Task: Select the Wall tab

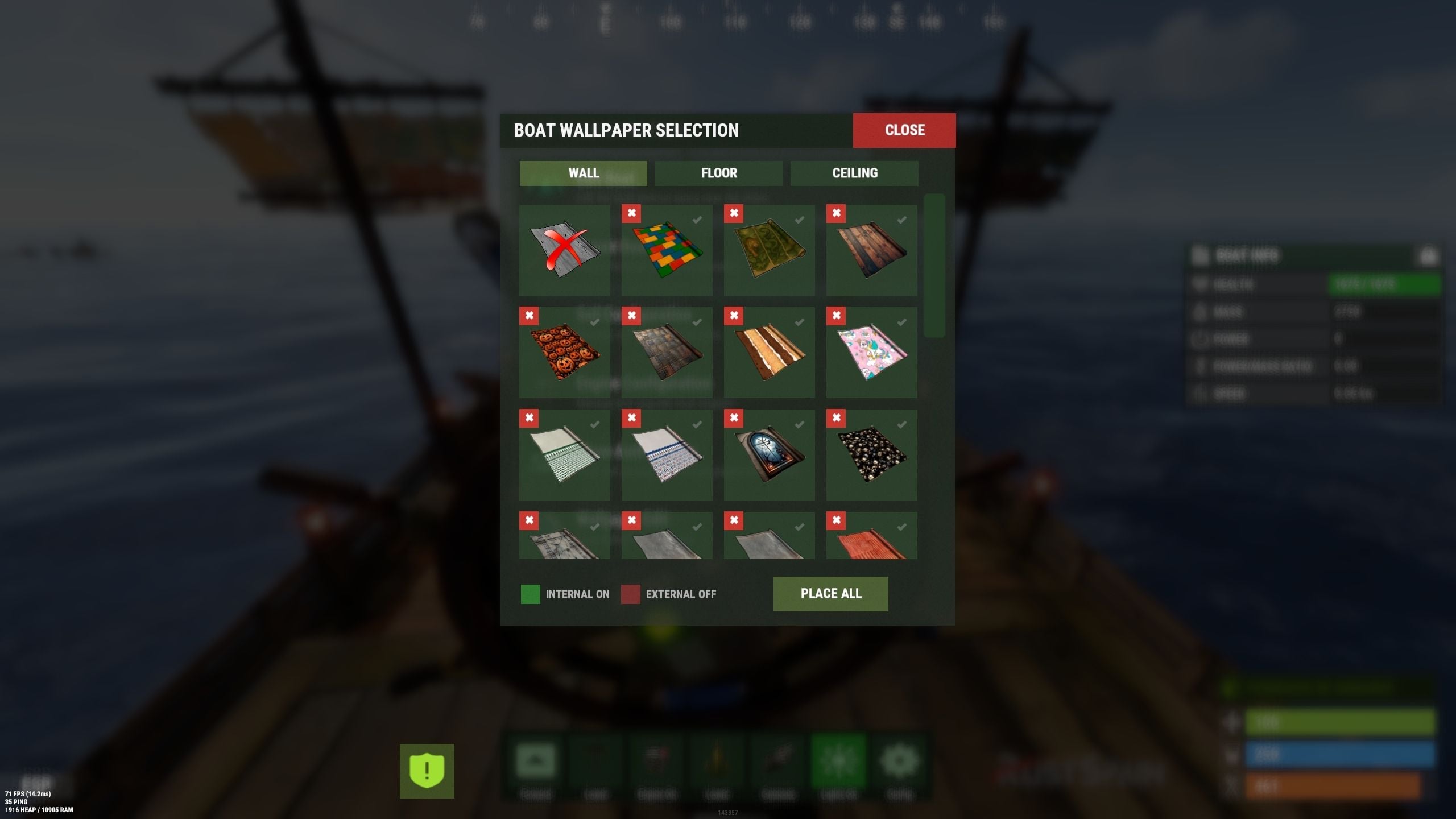Action: [583, 173]
